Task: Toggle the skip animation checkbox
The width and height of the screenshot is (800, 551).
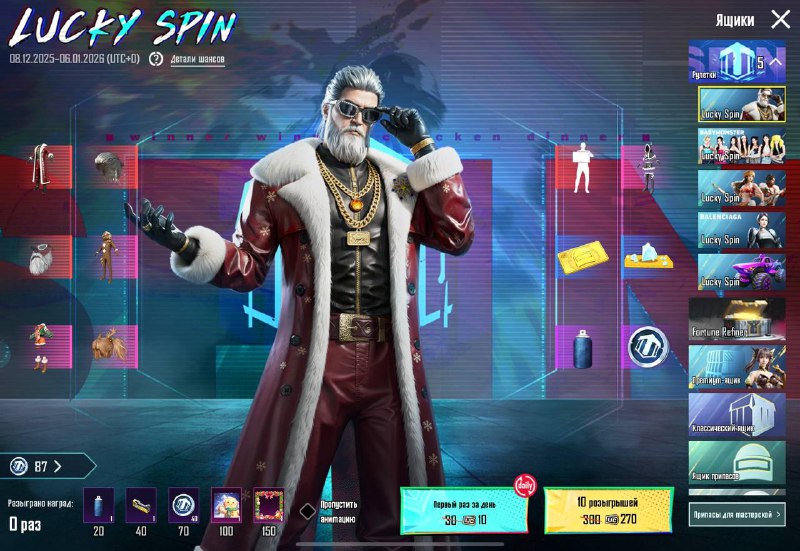Action: [308, 511]
